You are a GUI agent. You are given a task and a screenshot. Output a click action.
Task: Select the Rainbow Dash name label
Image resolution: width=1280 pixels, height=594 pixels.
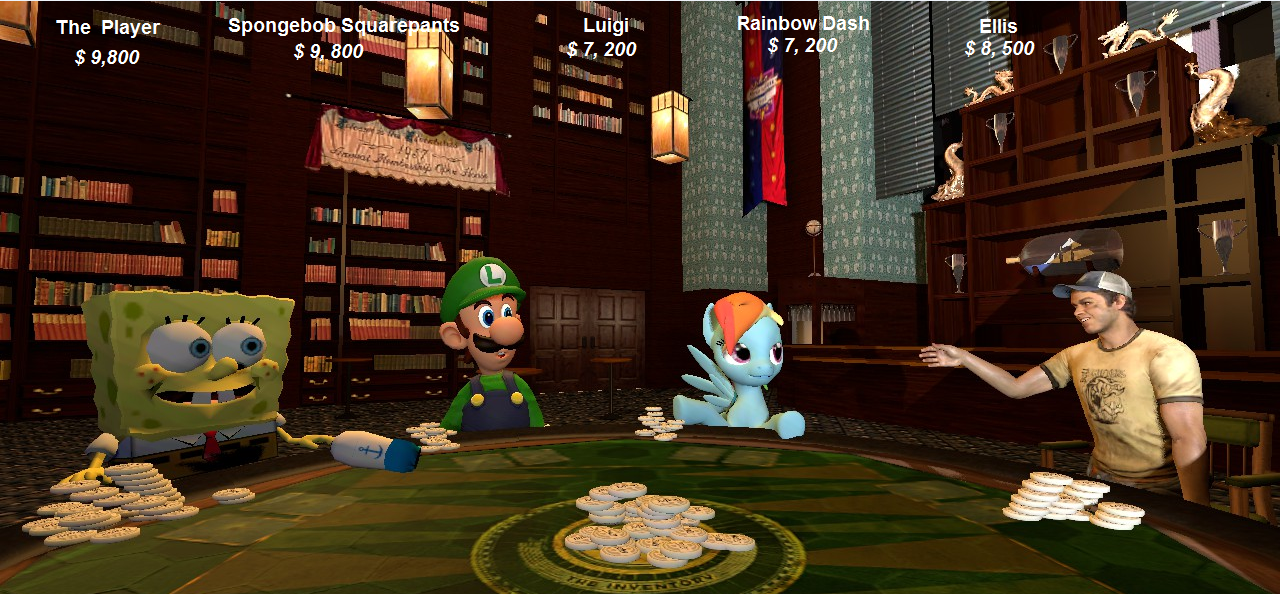pos(803,22)
